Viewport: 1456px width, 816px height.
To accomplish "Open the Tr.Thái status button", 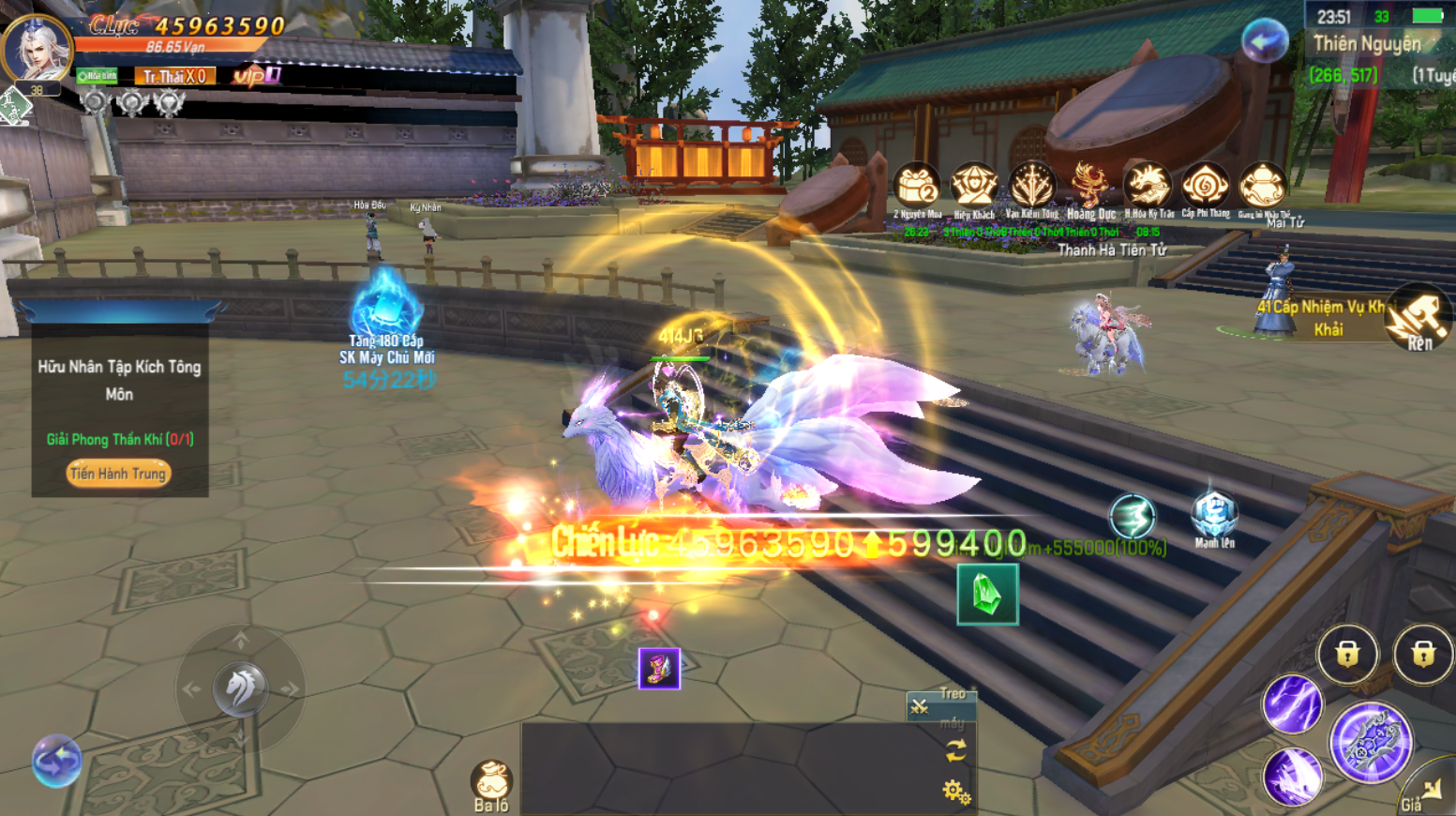I will (174, 76).
